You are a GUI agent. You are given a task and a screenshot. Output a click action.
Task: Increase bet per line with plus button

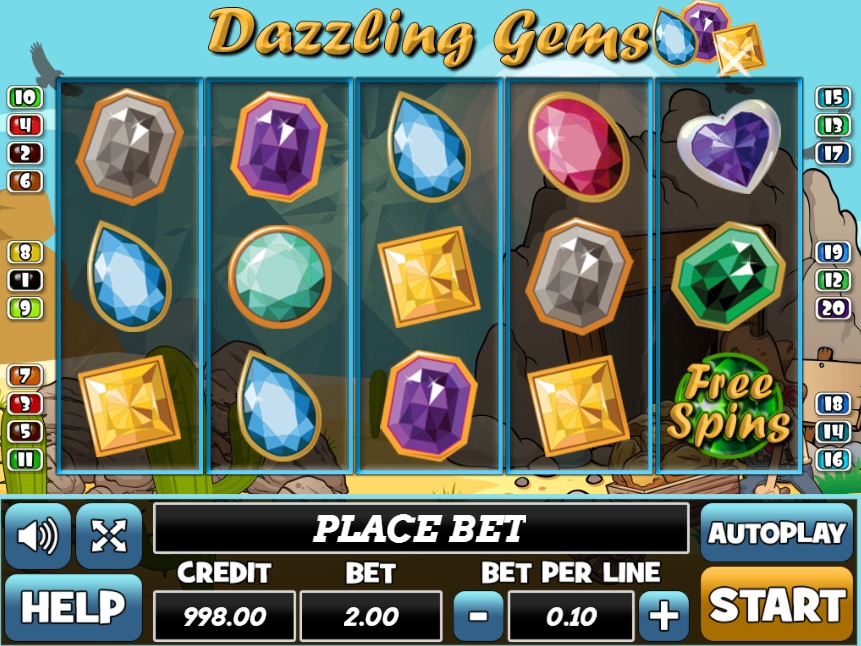pyautogui.click(x=663, y=615)
